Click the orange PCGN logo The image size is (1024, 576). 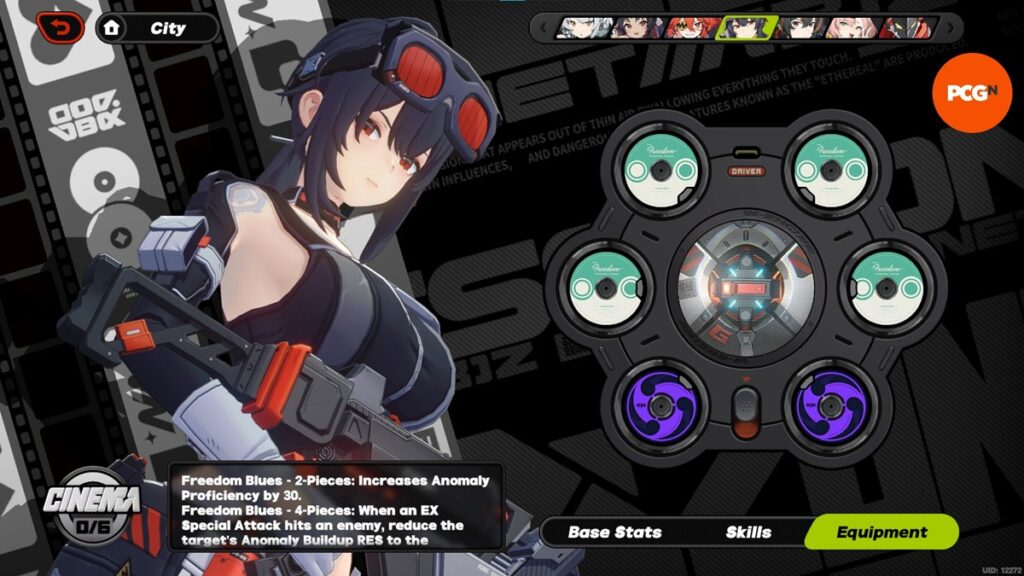(964, 92)
